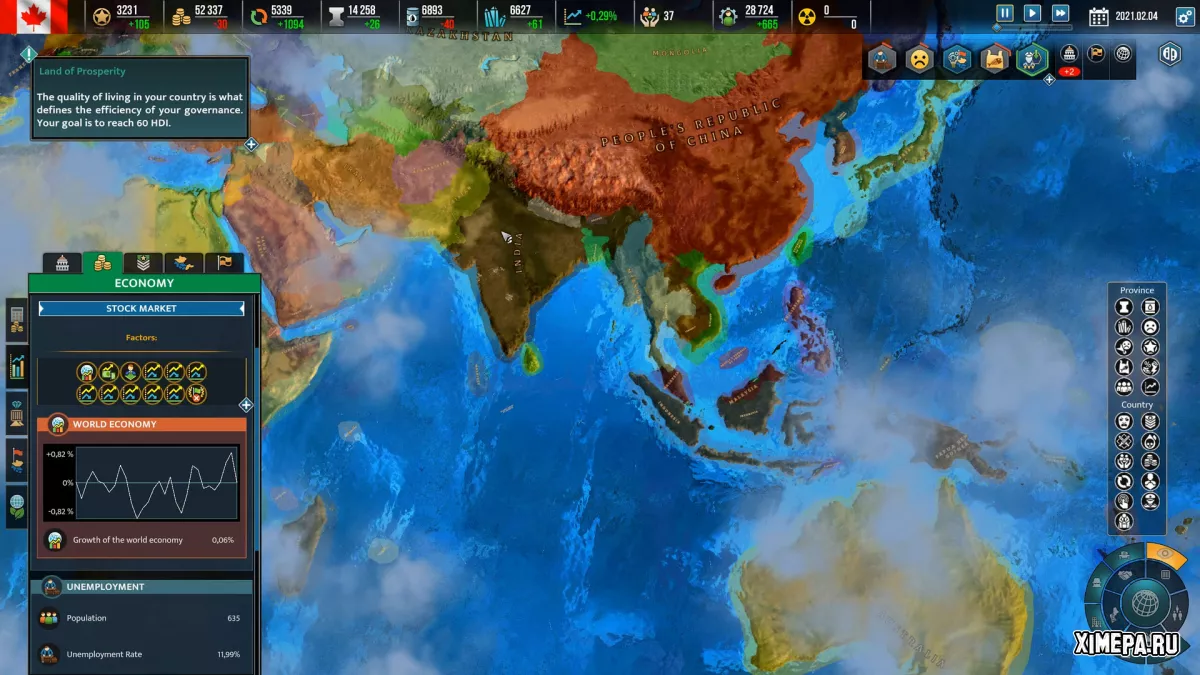Select the globe with leaf side tab

click(17, 505)
